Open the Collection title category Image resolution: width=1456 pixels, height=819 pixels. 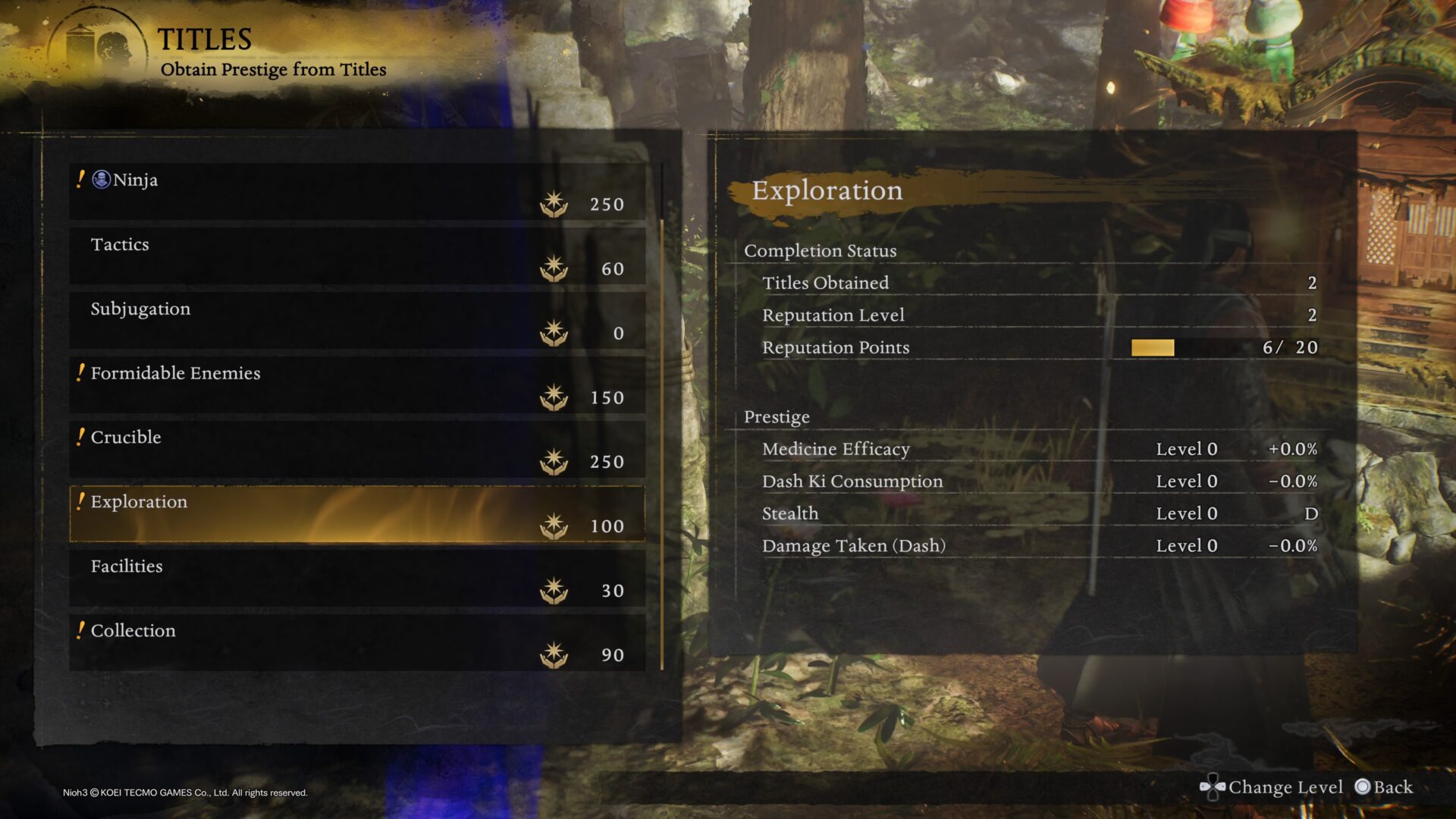356,642
